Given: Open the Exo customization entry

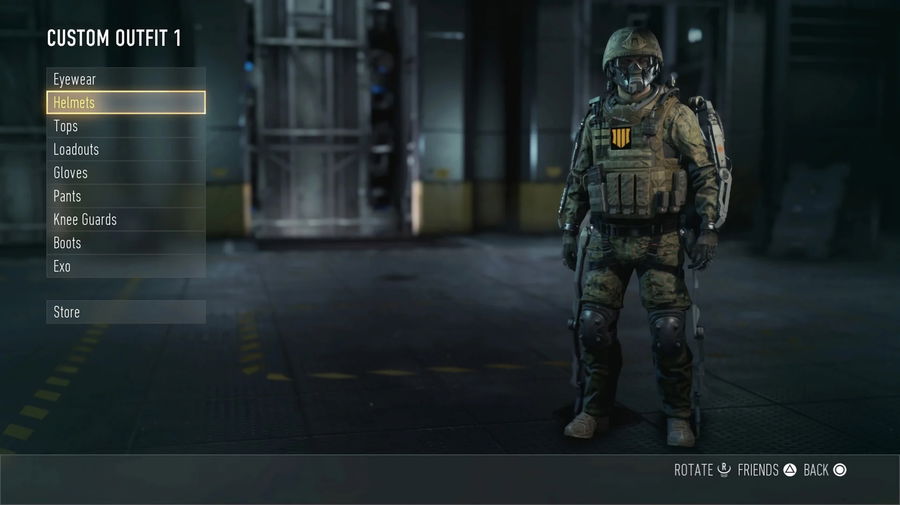Looking at the screenshot, I should 125,267.
